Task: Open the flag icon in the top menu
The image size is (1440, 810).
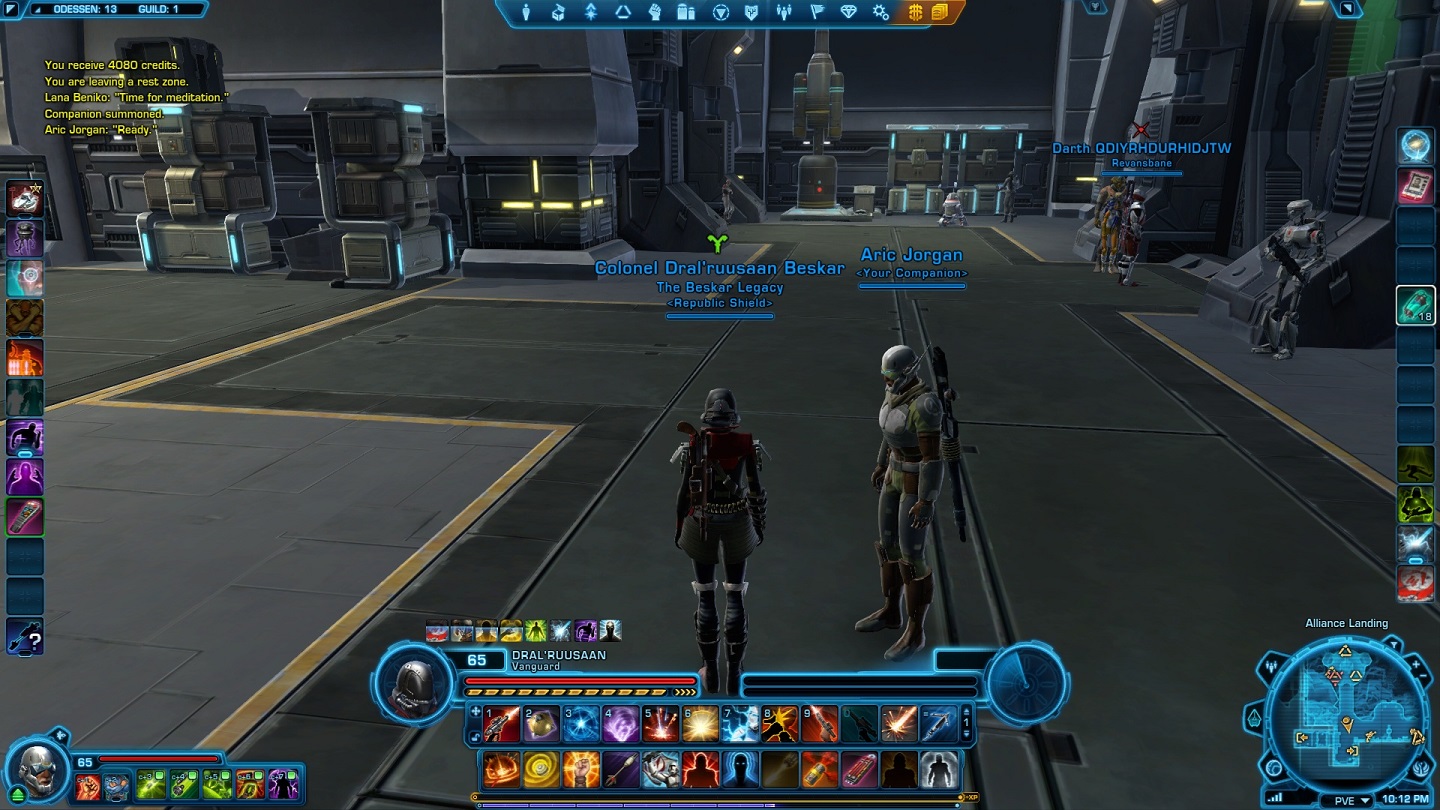Action: 816,12
